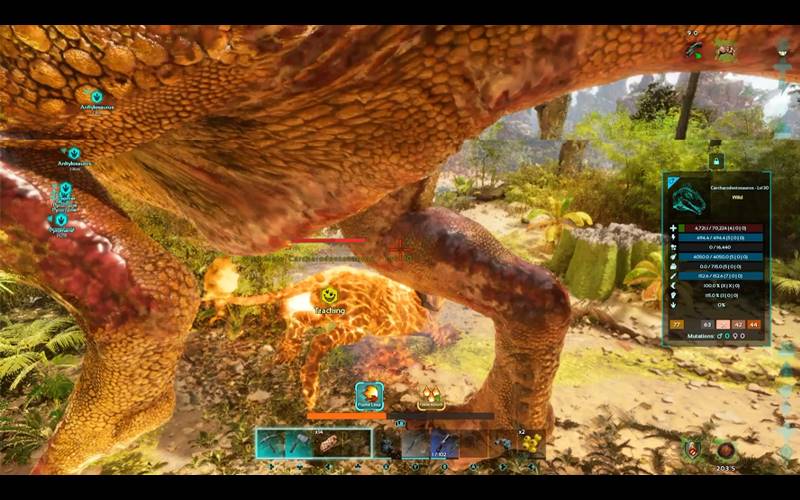Click the shield icon at bottom right
The width and height of the screenshot is (800, 500).
(693, 451)
